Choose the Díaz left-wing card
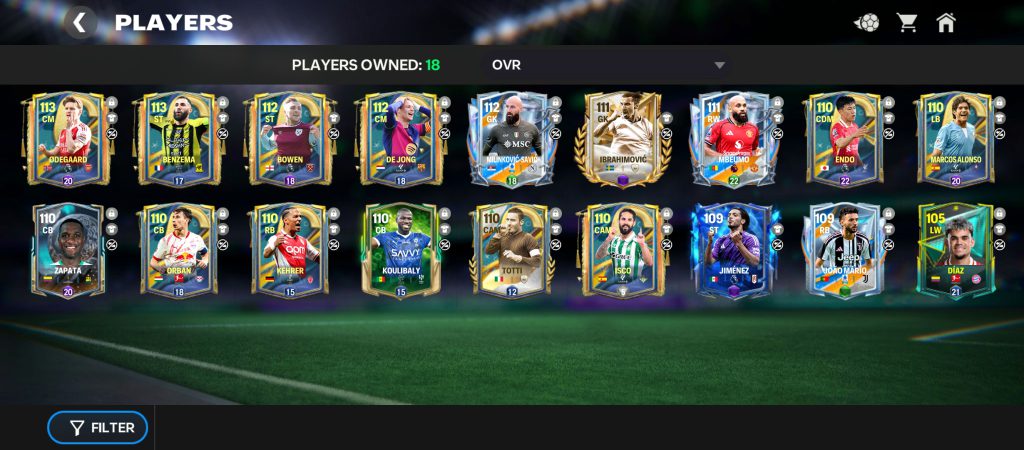 coord(954,251)
